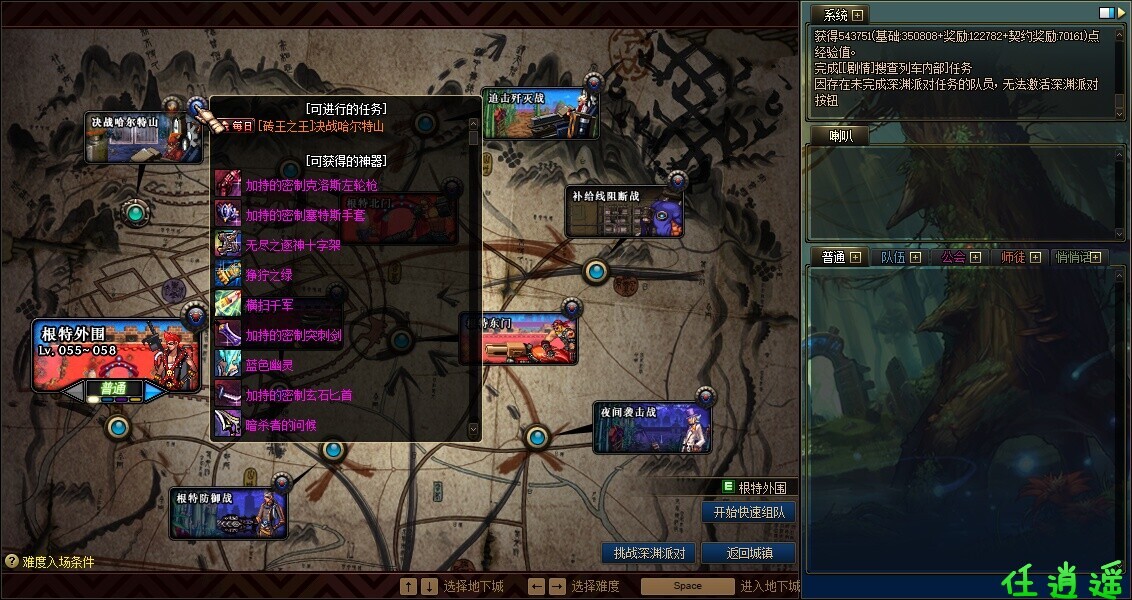This screenshot has width=1132, height=600.
Task: Choose the 补给线阻断战 dungeon
Action: click(624, 212)
